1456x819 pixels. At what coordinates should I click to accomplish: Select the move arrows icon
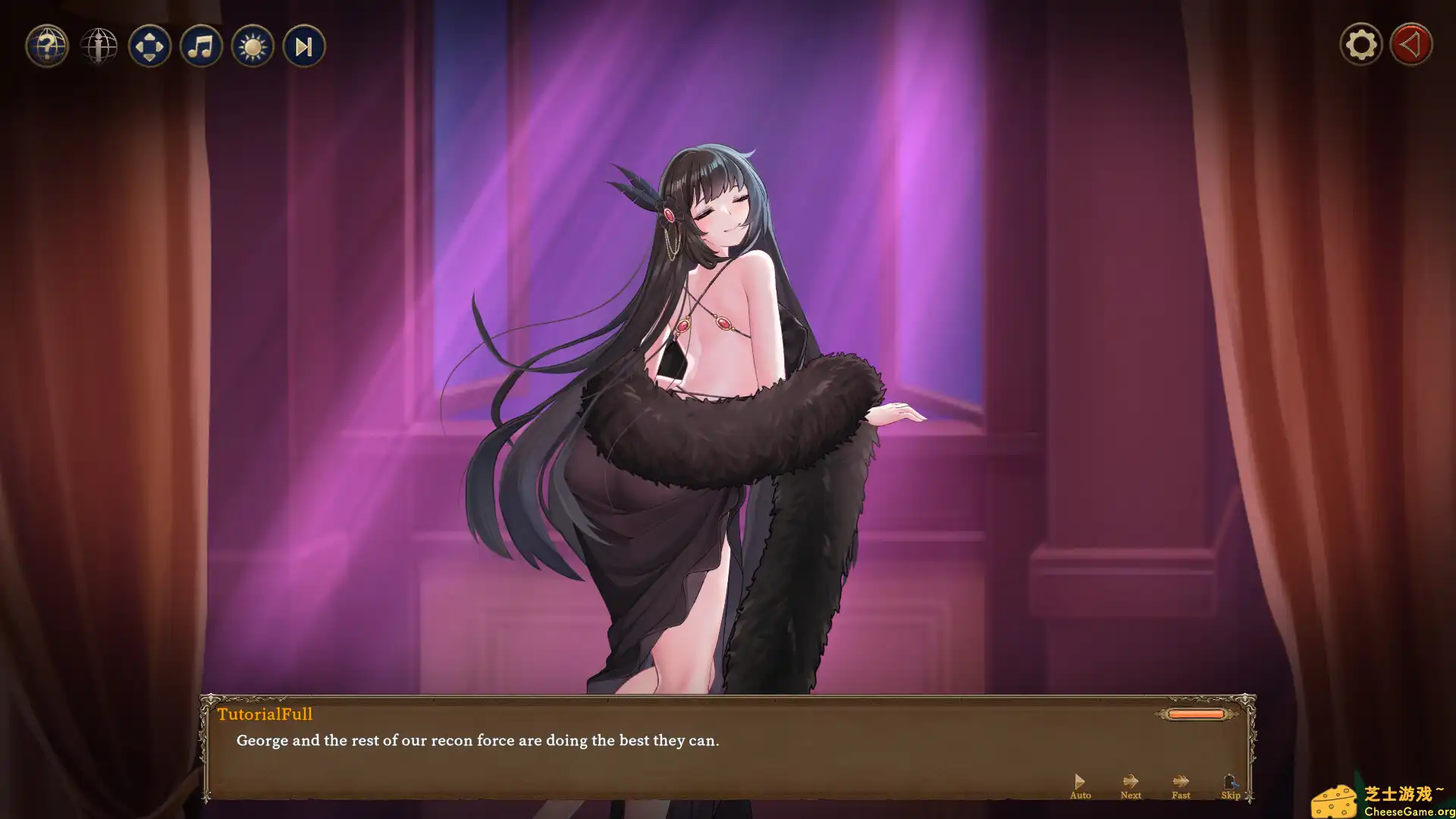click(149, 45)
